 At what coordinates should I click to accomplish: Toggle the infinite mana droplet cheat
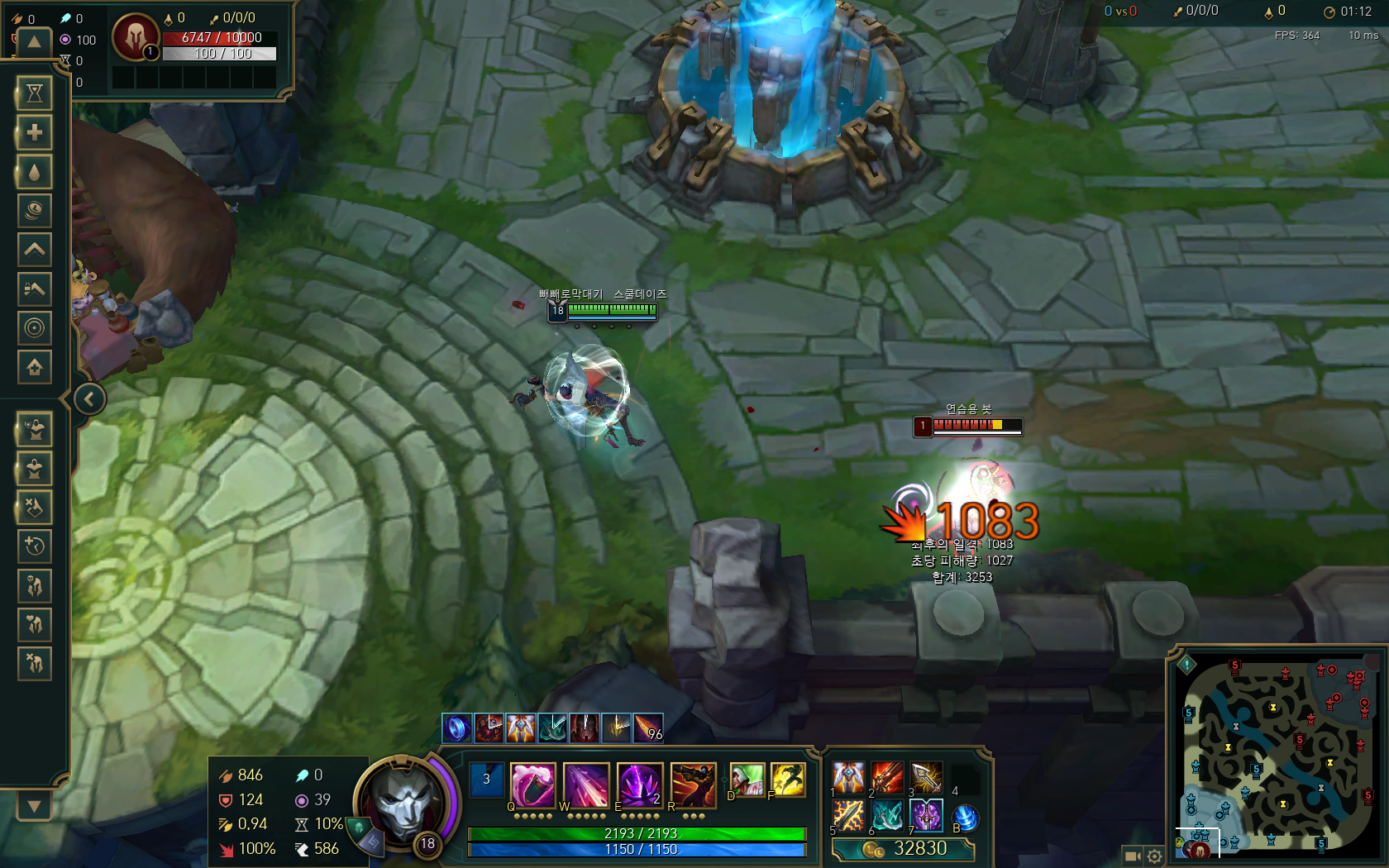click(34, 172)
